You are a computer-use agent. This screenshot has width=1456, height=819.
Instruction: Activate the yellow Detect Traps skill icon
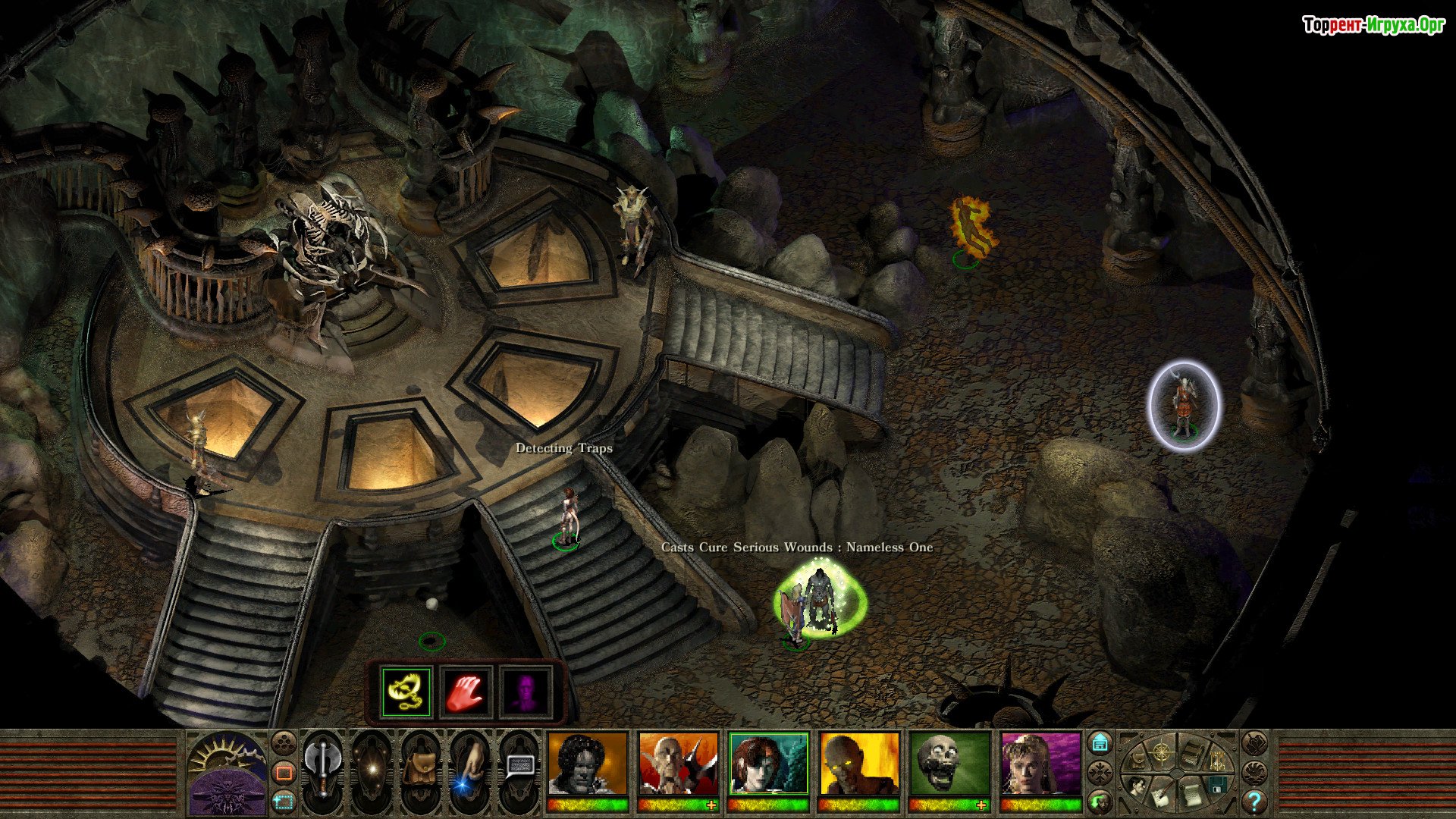[406, 692]
